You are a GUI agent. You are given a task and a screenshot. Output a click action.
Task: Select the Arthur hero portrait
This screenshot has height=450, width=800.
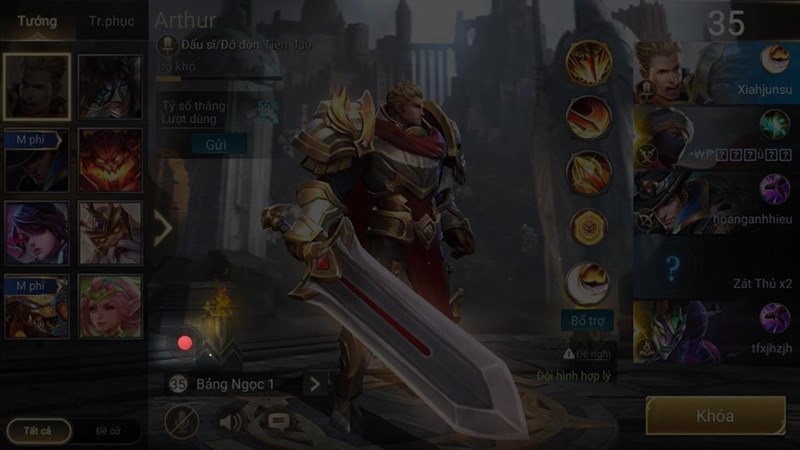pos(36,86)
